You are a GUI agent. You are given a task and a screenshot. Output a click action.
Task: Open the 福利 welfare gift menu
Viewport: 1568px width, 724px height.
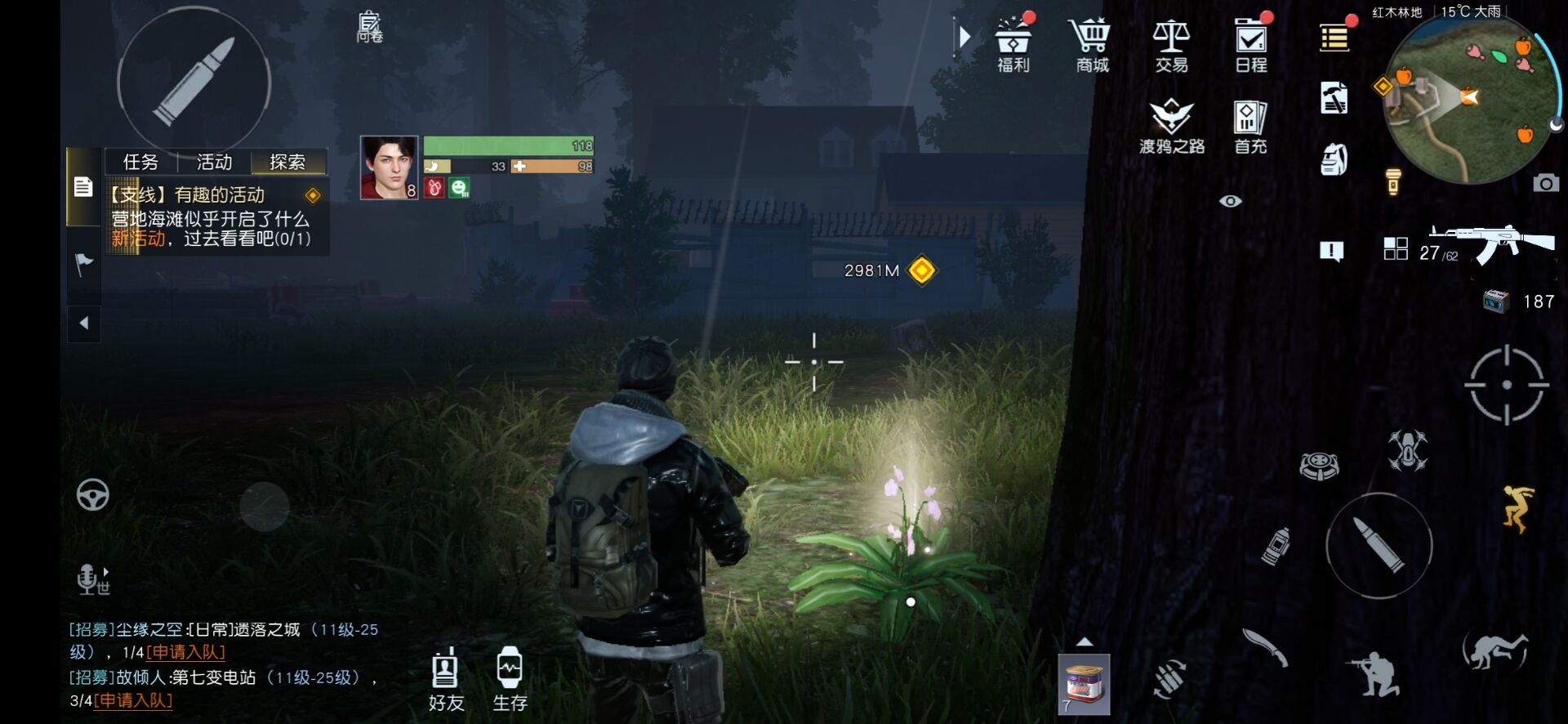1013,44
